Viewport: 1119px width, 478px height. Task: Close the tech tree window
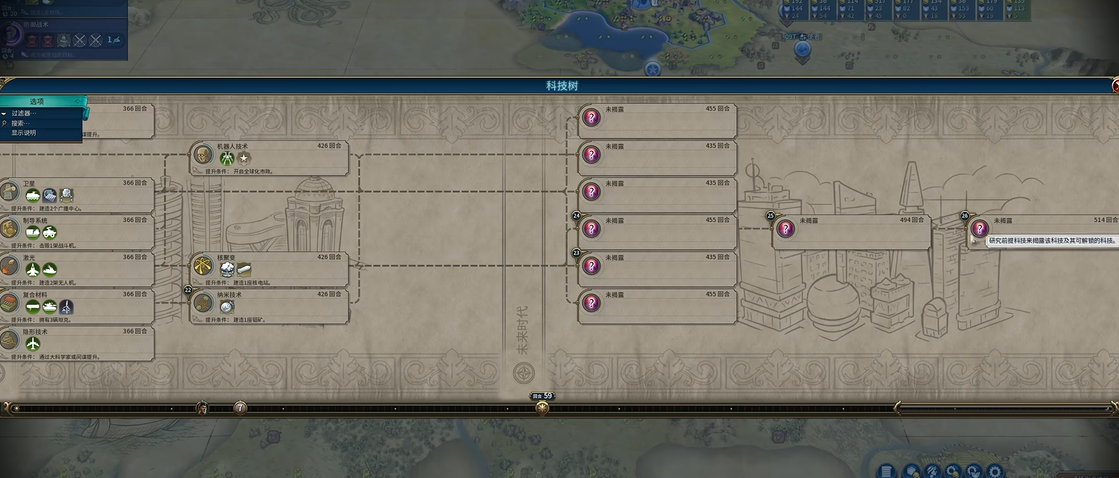1114,86
